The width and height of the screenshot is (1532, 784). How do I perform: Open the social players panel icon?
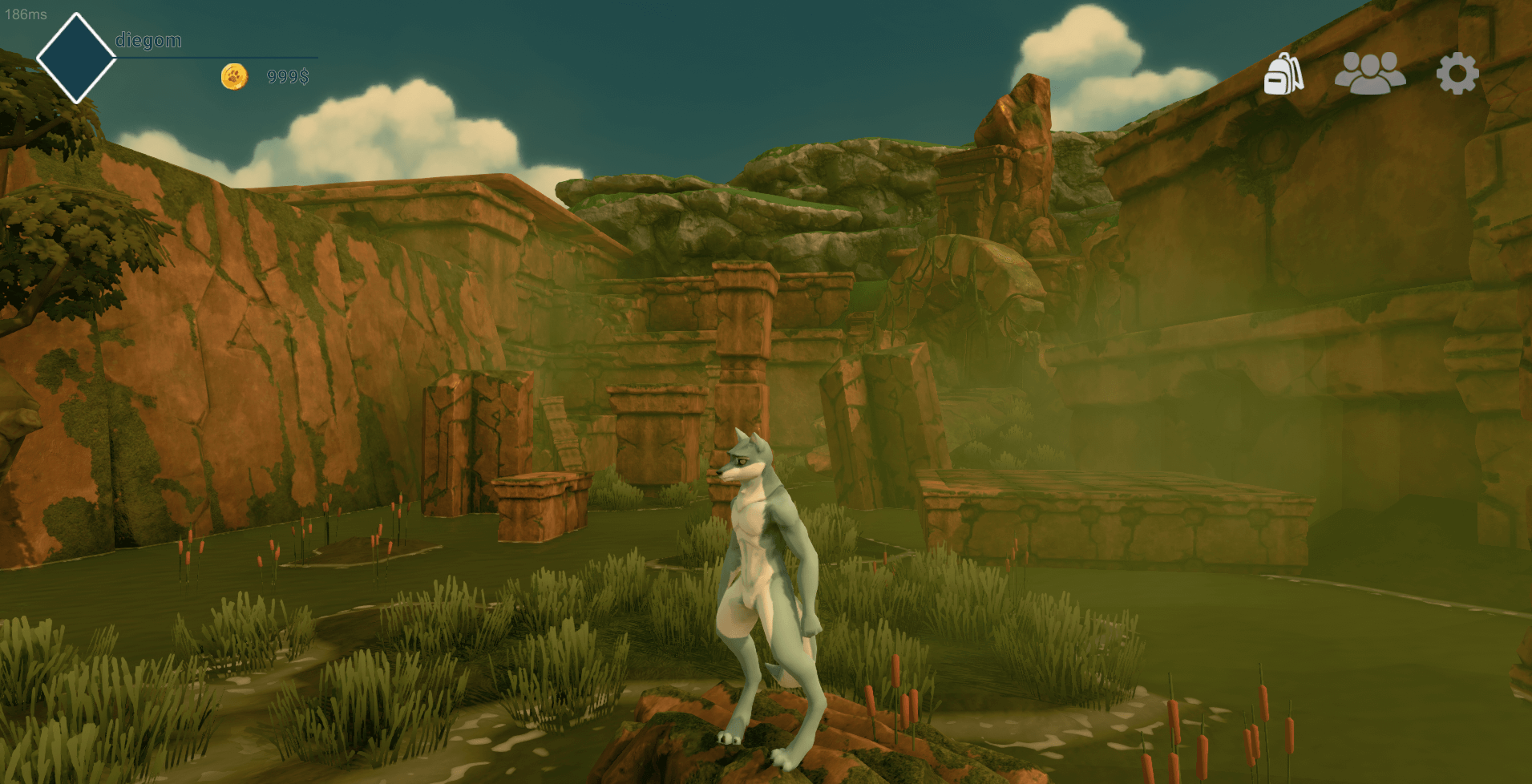pyautogui.click(x=1370, y=74)
